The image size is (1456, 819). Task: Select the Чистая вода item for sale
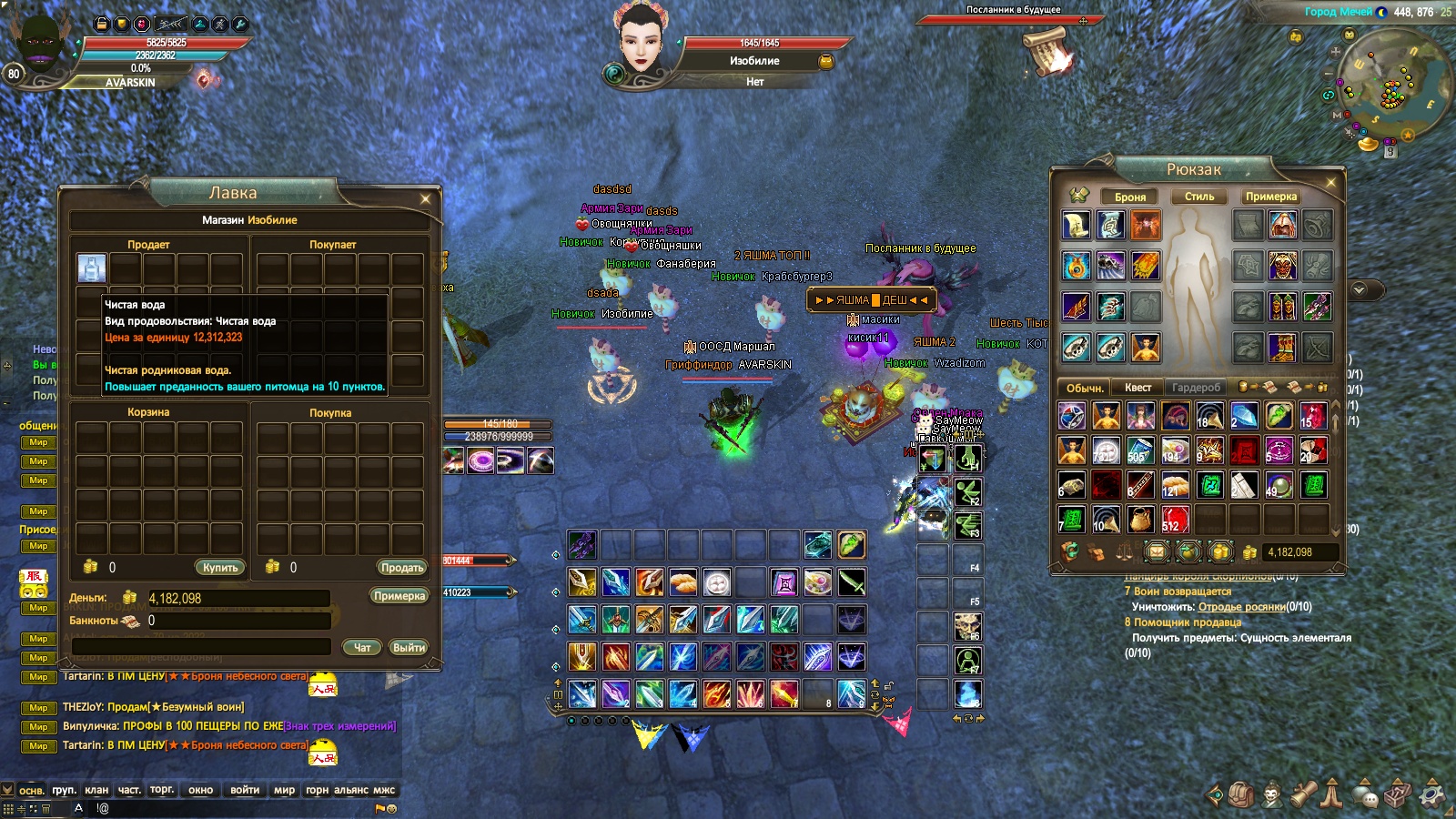pos(92,268)
